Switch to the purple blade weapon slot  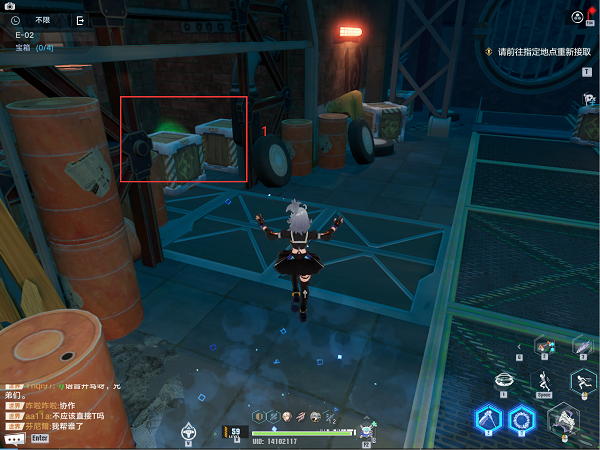click(583, 345)
